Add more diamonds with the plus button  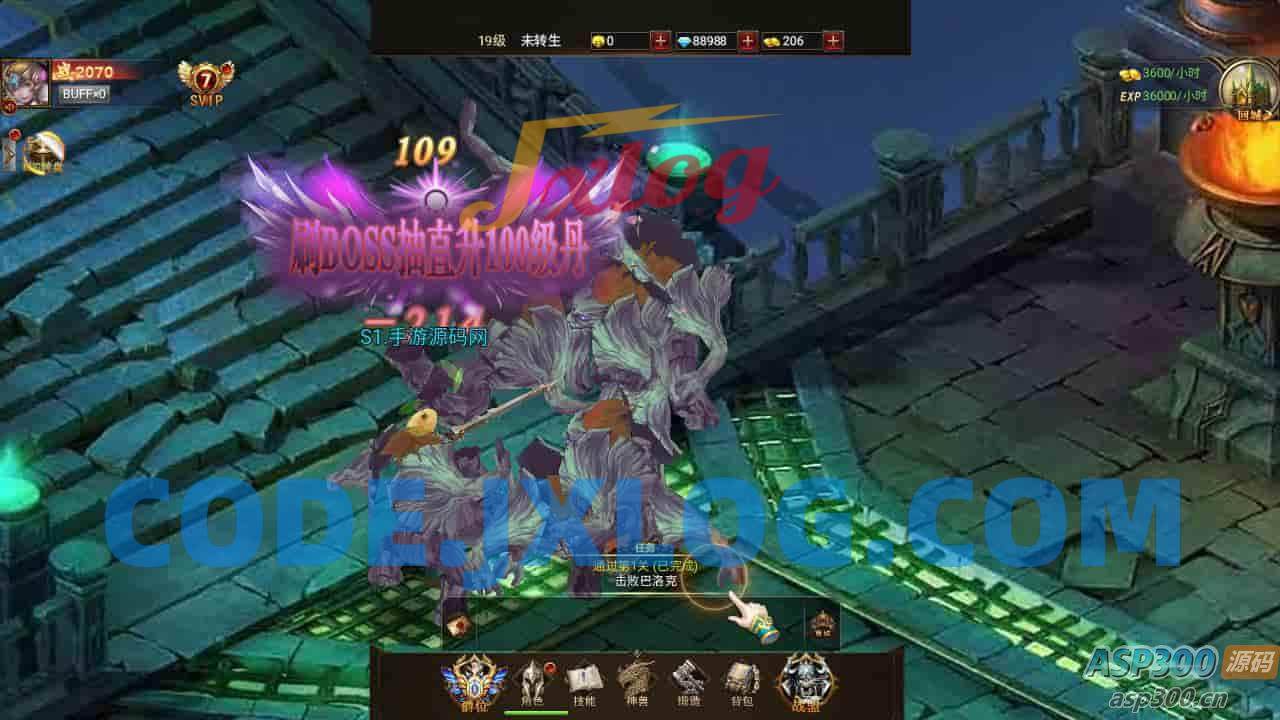click(747, 41)
